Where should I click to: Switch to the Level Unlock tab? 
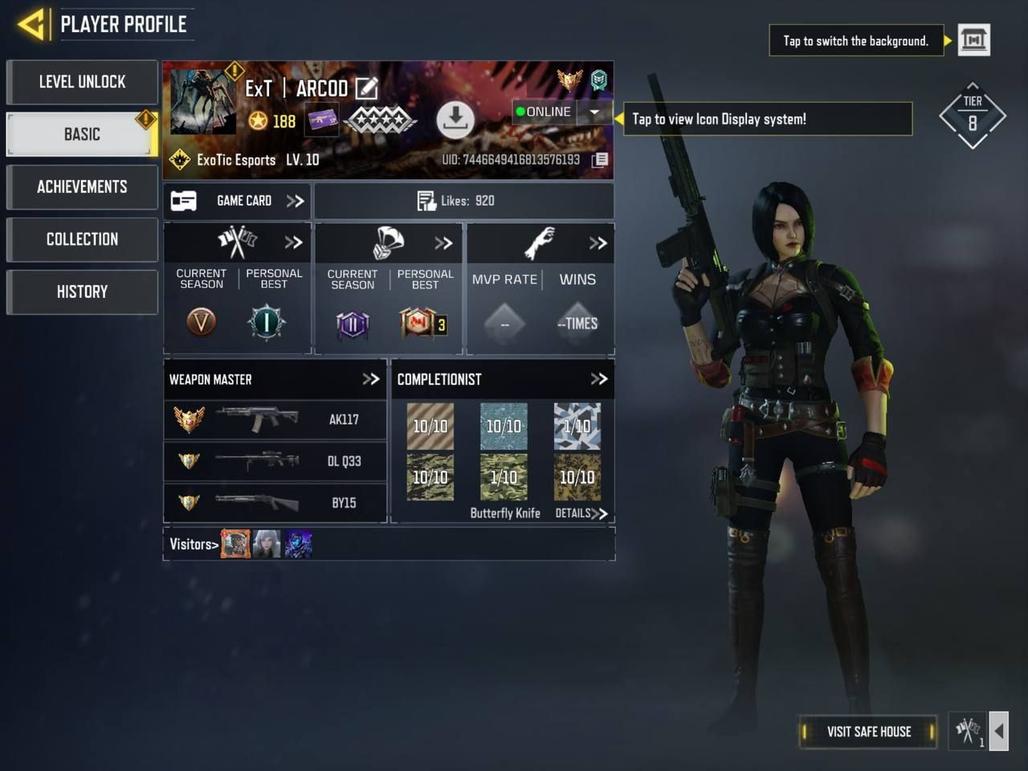coord(82,82)
